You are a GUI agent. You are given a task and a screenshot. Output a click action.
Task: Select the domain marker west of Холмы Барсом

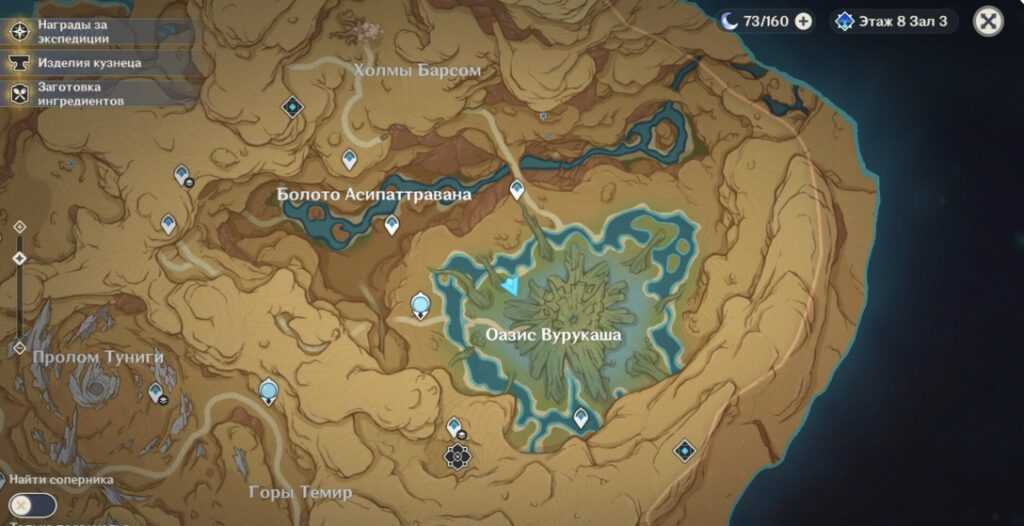click(x=292, y=106)
